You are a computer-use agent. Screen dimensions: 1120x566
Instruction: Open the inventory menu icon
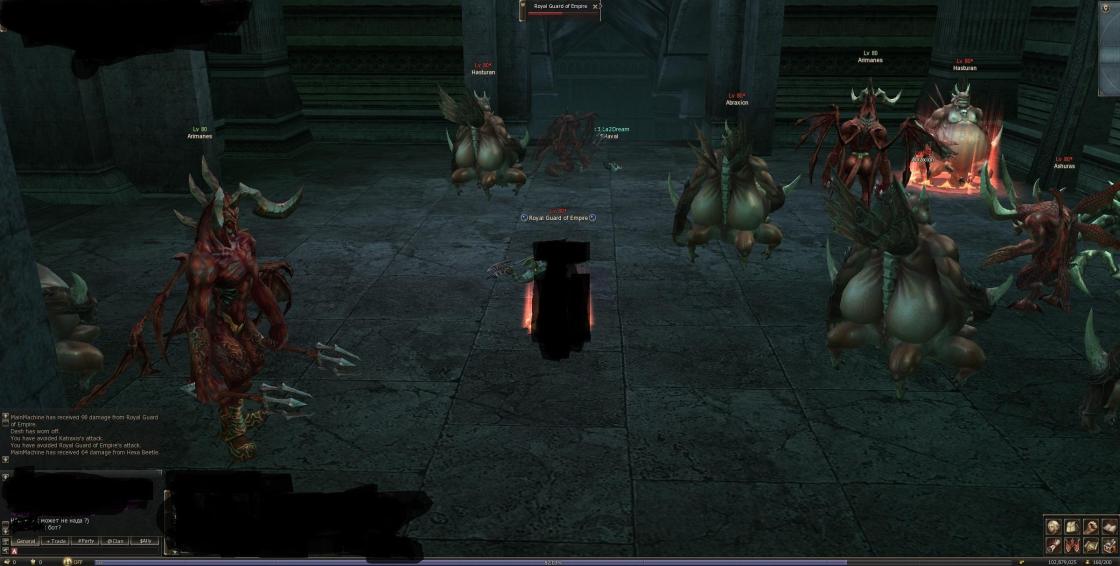pos(1072,526)
